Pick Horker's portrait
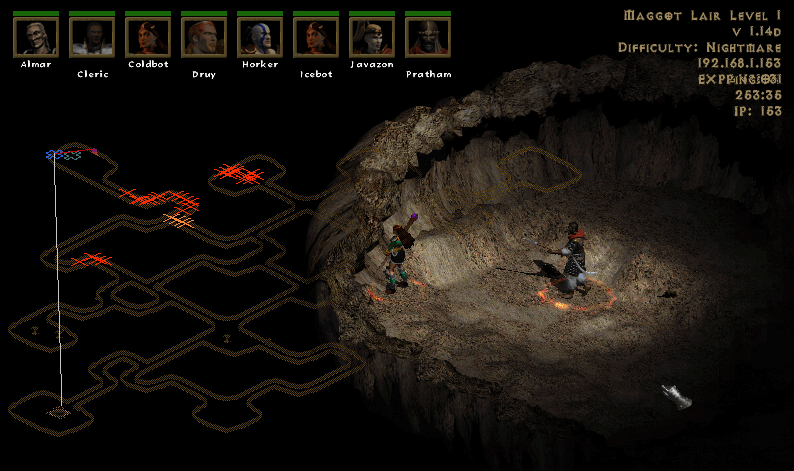This screenshot has height=471, width=794. (260, 37)
